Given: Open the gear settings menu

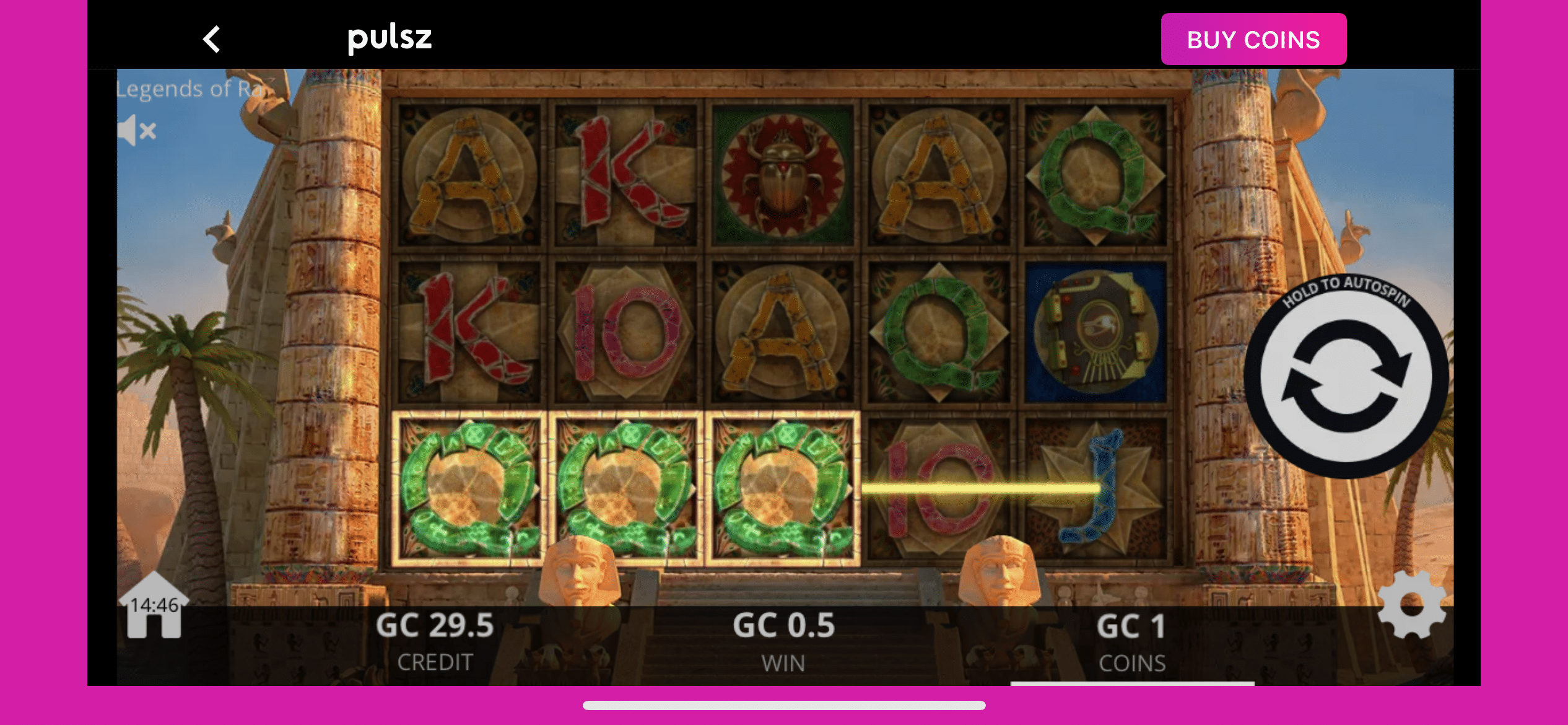Looking at the screenshot, I should tap(1412, 605).
